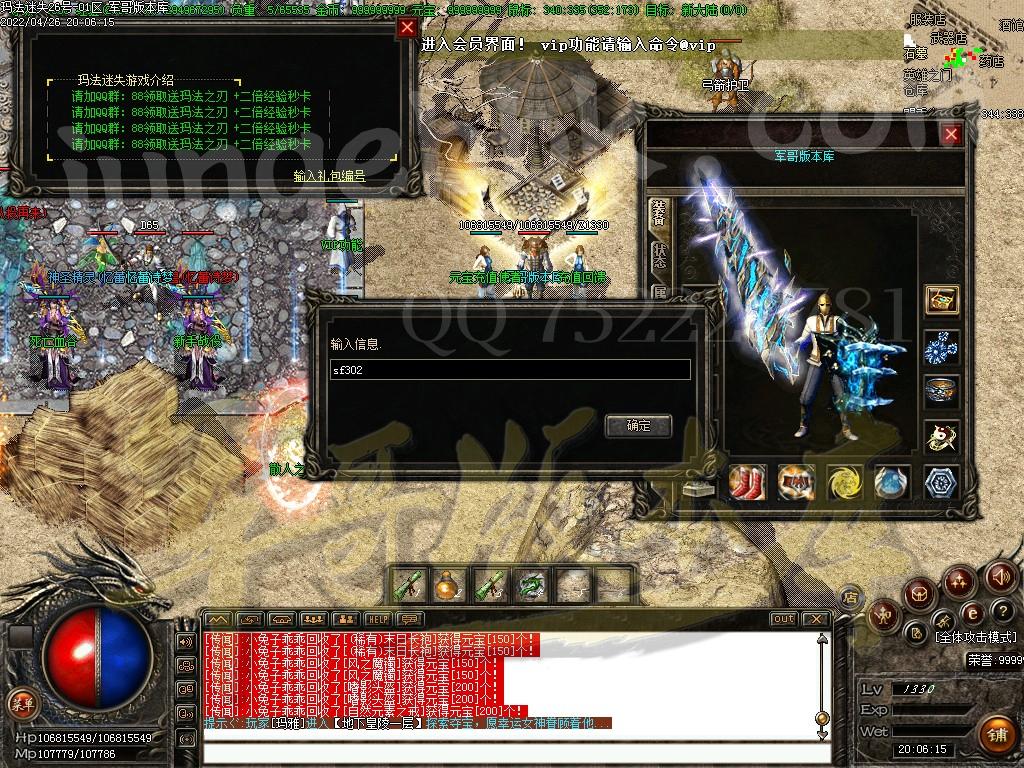Open the 输入礼包编号 gift code link

click(x=329, y=175)
